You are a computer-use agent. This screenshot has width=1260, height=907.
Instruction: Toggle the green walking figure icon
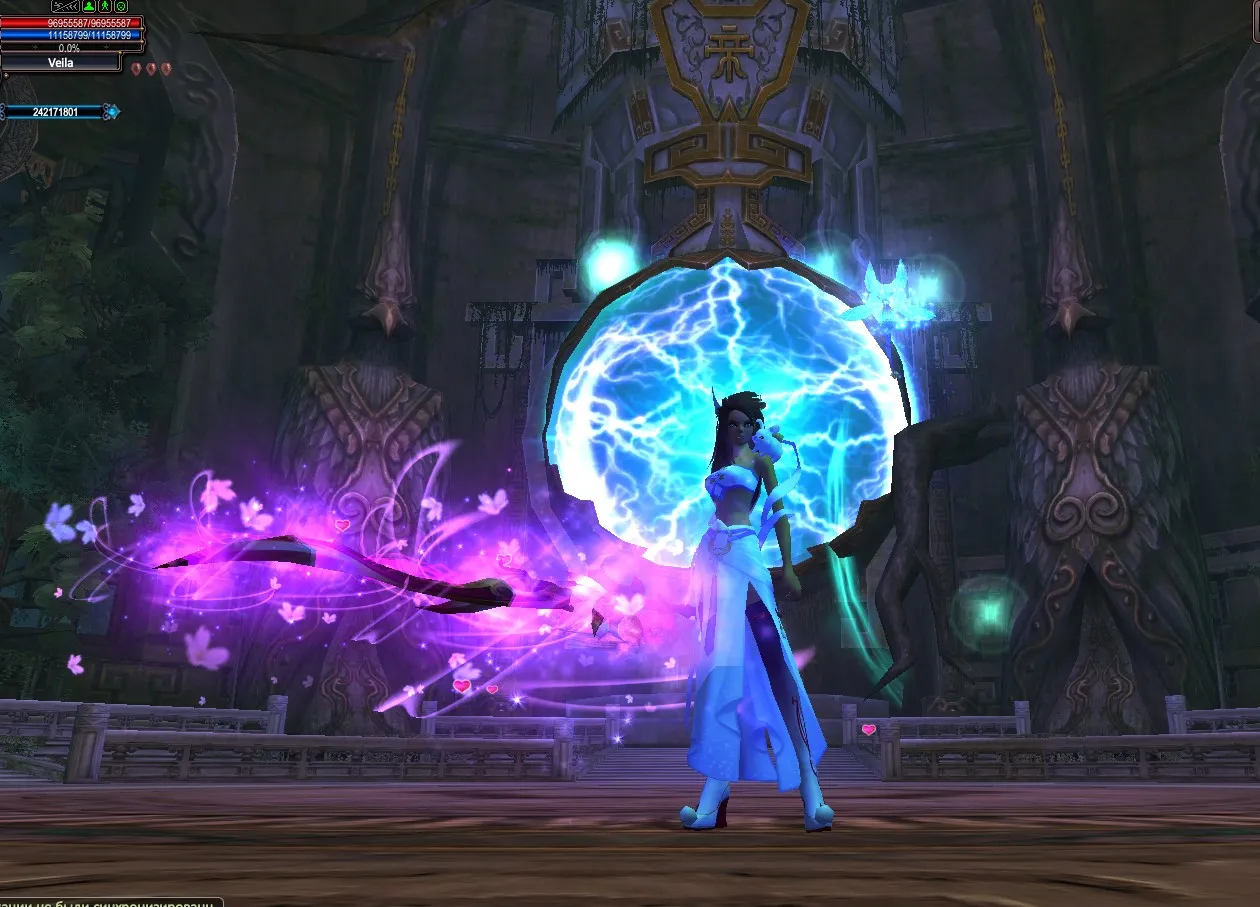(104, 7)
